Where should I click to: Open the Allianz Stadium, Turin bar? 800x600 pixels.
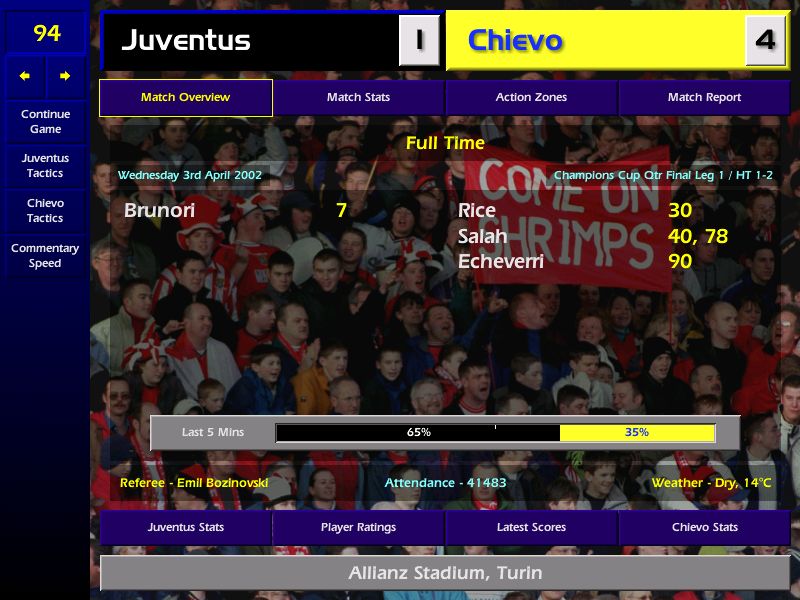(x=445, y=573)
